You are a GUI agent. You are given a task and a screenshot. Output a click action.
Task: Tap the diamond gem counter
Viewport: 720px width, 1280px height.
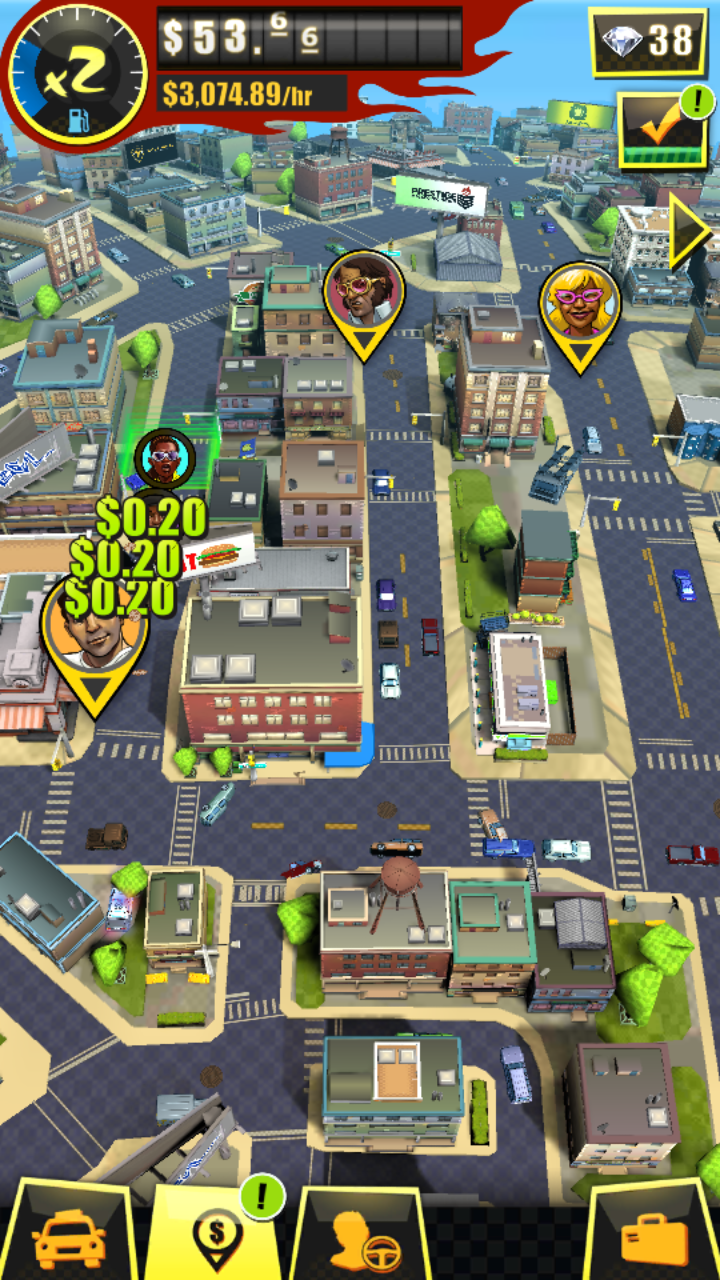pos(648,40)
